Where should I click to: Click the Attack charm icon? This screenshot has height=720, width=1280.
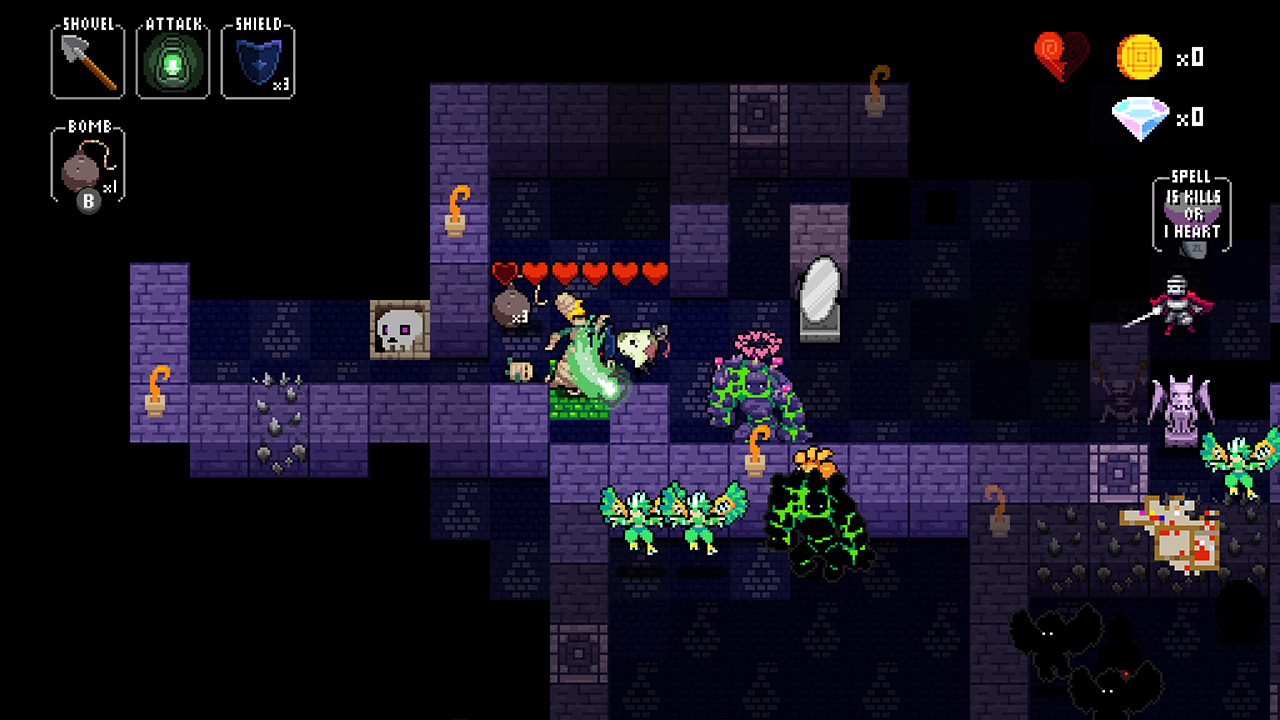tap(171, 60)
